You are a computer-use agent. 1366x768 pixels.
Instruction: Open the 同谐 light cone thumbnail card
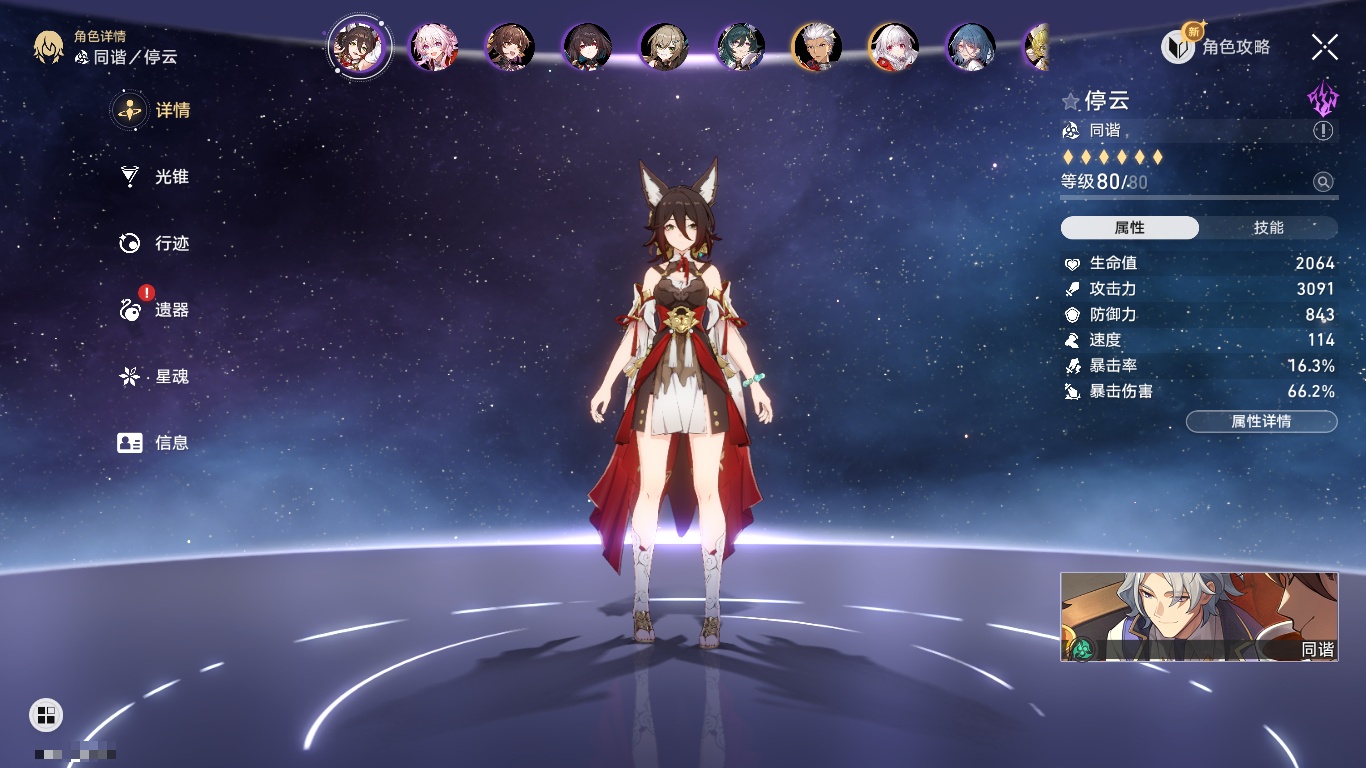pos(1198,616)
